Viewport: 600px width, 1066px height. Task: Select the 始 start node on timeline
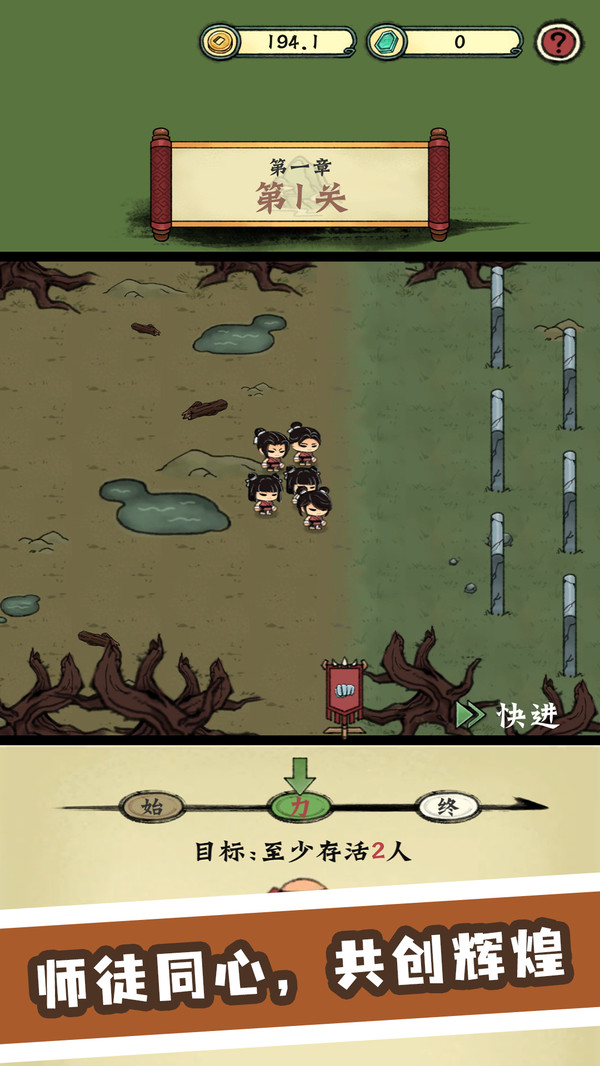pyautogui.click(x=152, y=806)
